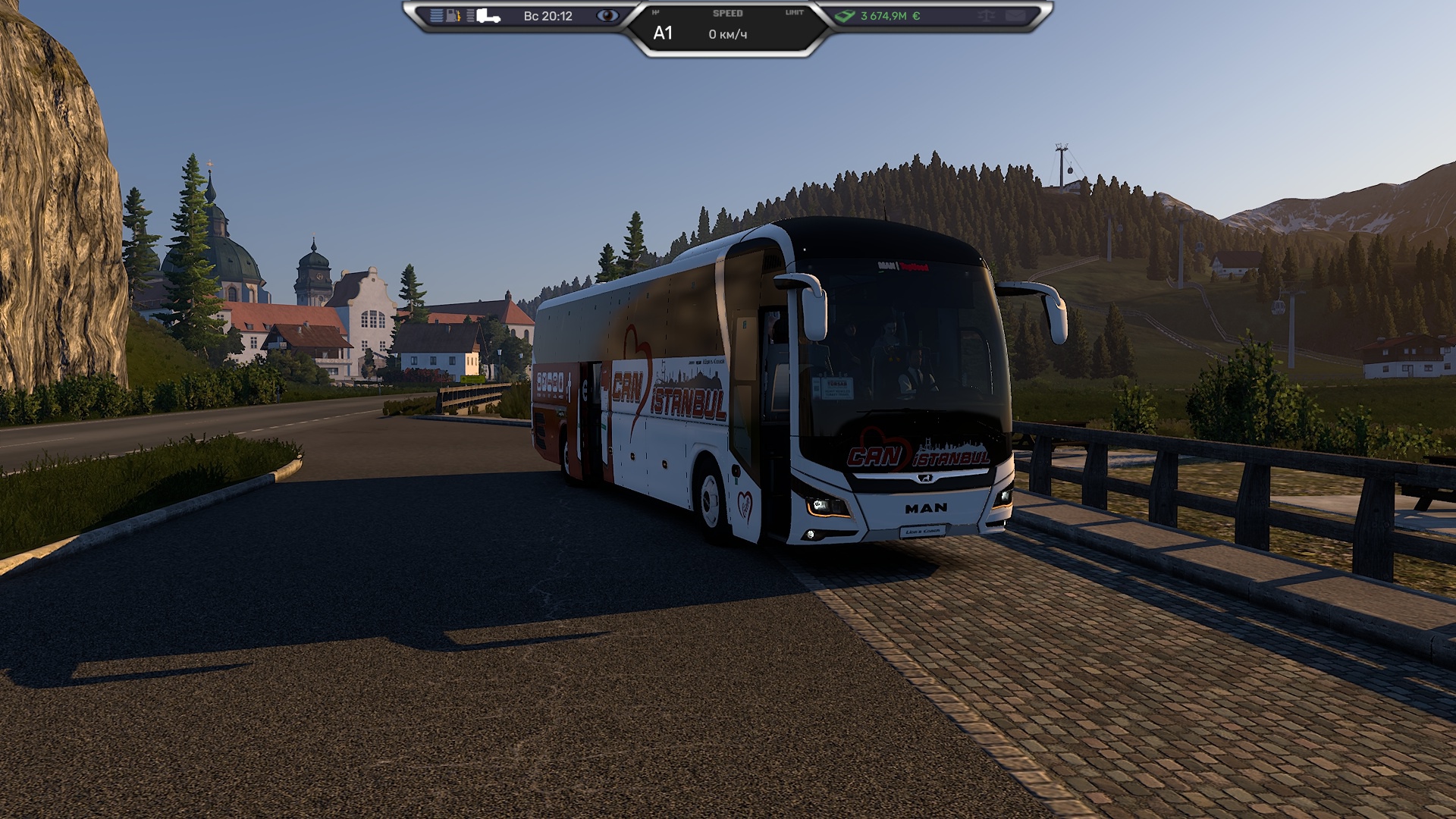Image resolution: width=1456 pixels, height=819 pixels.
Task: Click the fuel pump icon
Action: tap(453, 16)
